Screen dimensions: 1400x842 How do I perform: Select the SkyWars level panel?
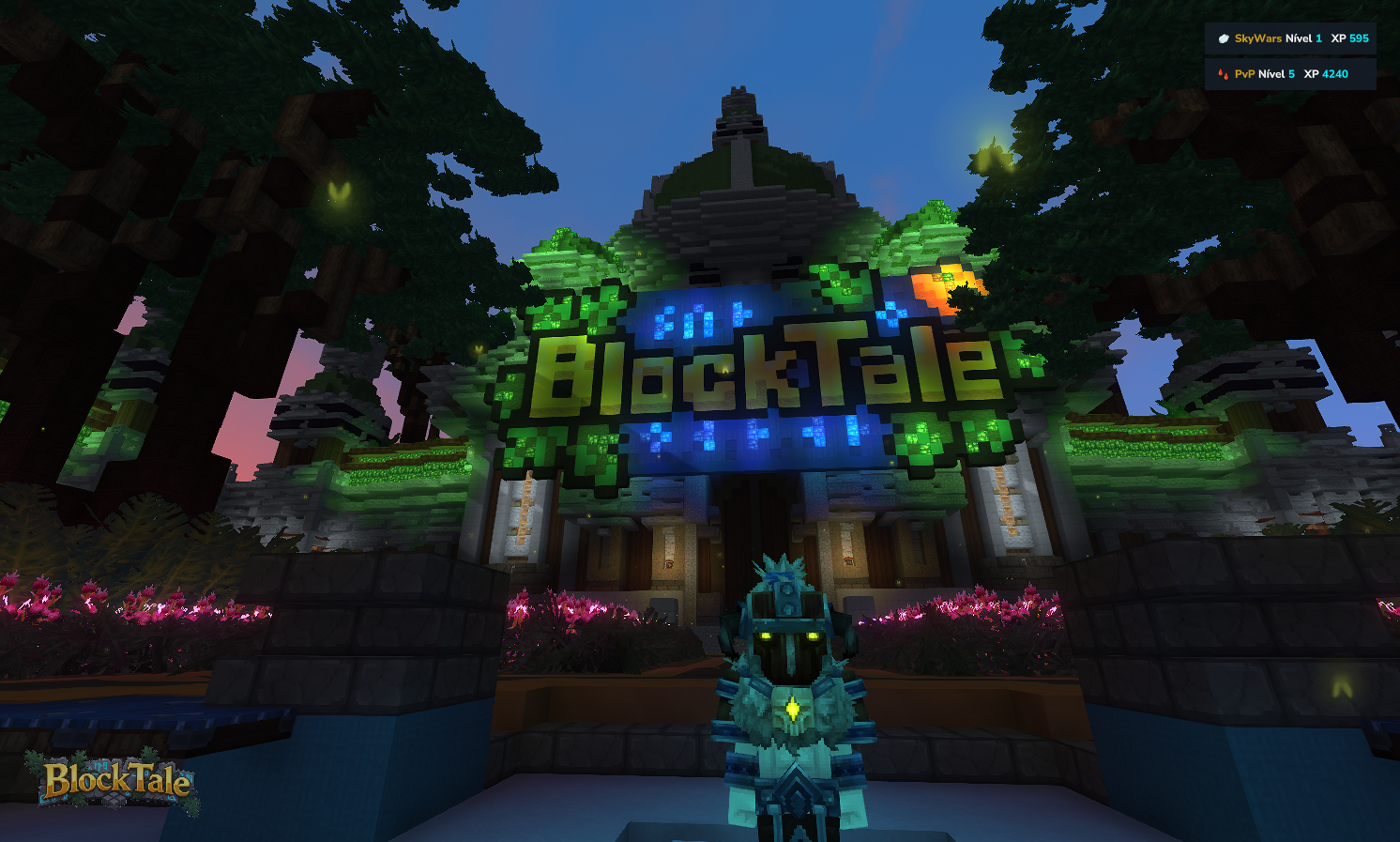tap(1290, 38)
